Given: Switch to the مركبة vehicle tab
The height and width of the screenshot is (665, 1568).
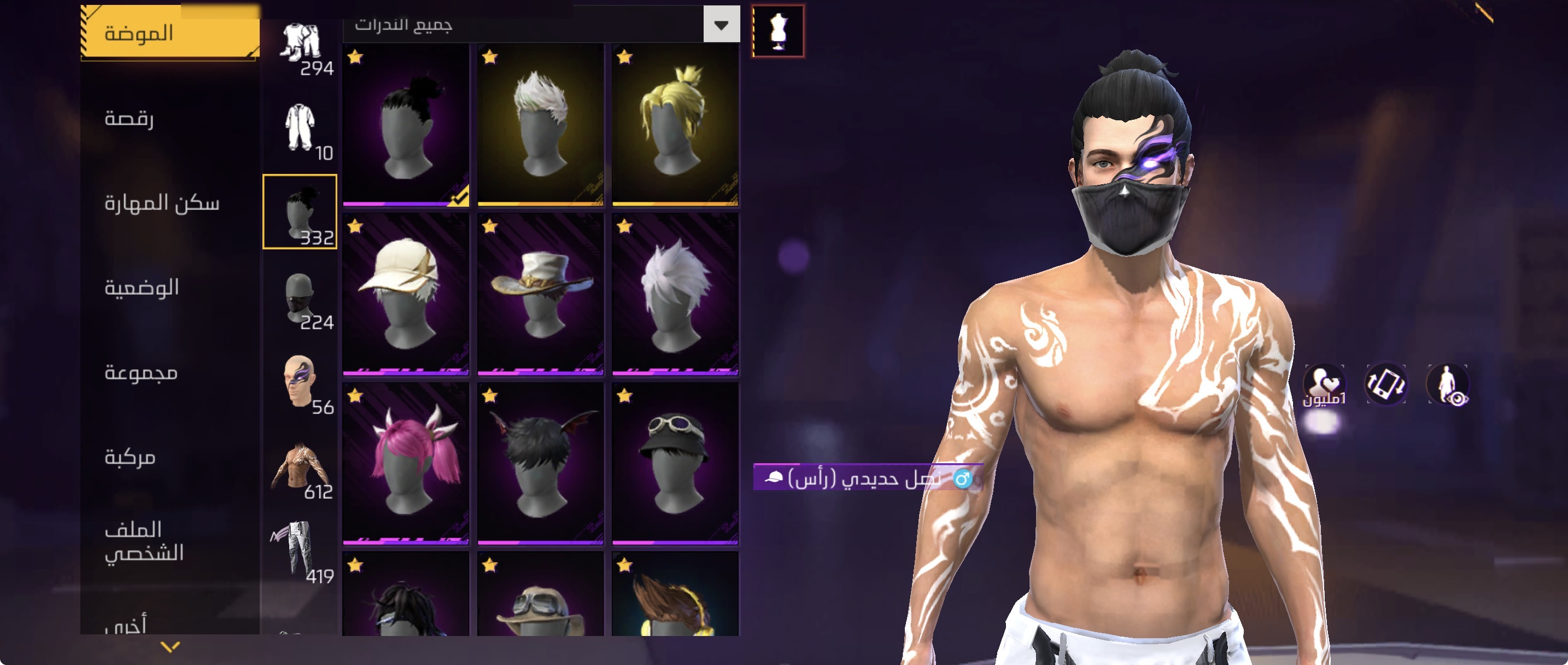Looking at the screenshot, I should (130, 456).
